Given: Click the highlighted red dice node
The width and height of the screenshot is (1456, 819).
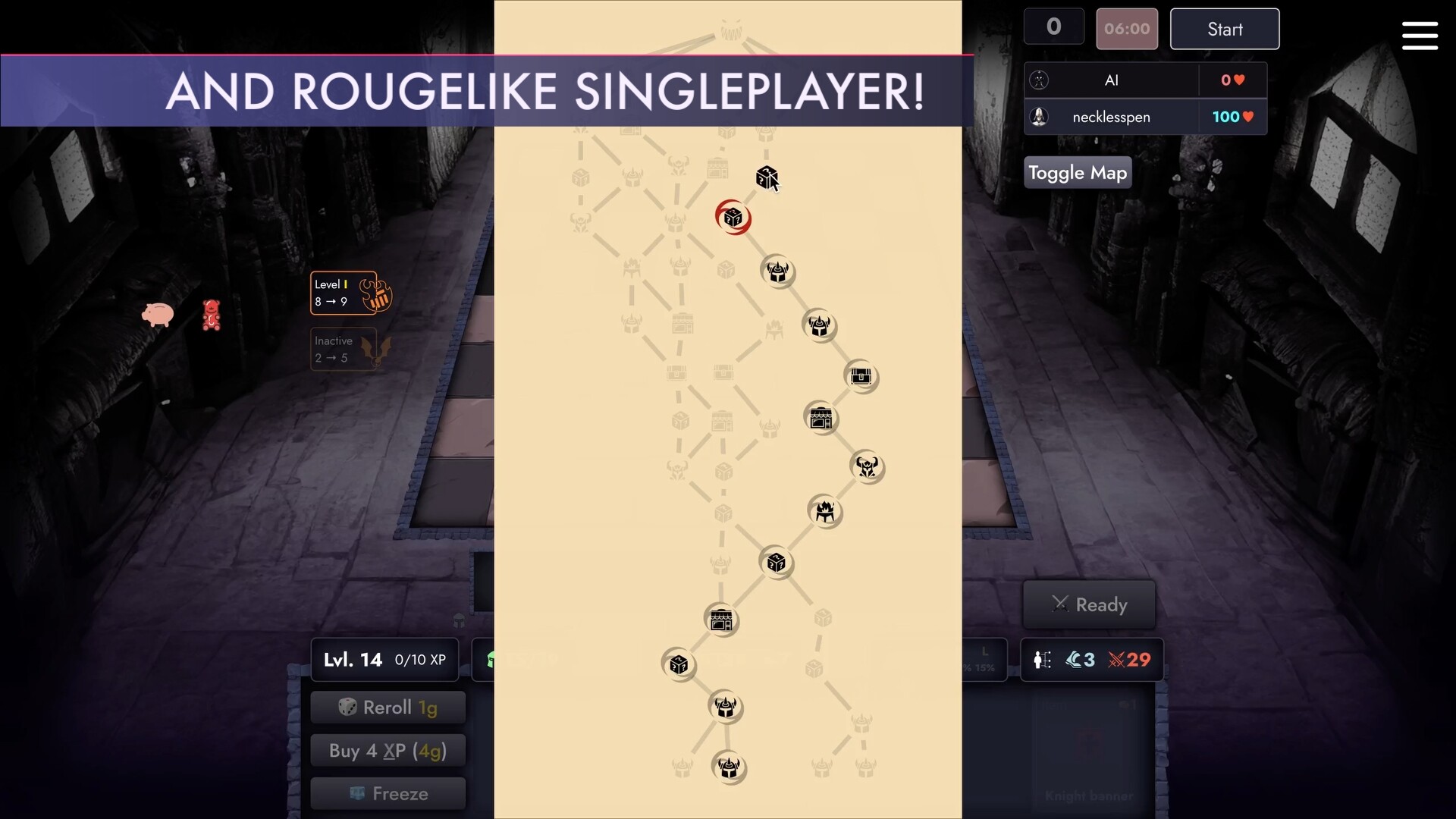Looking at the screenshot, I should (x=733, y=218).
